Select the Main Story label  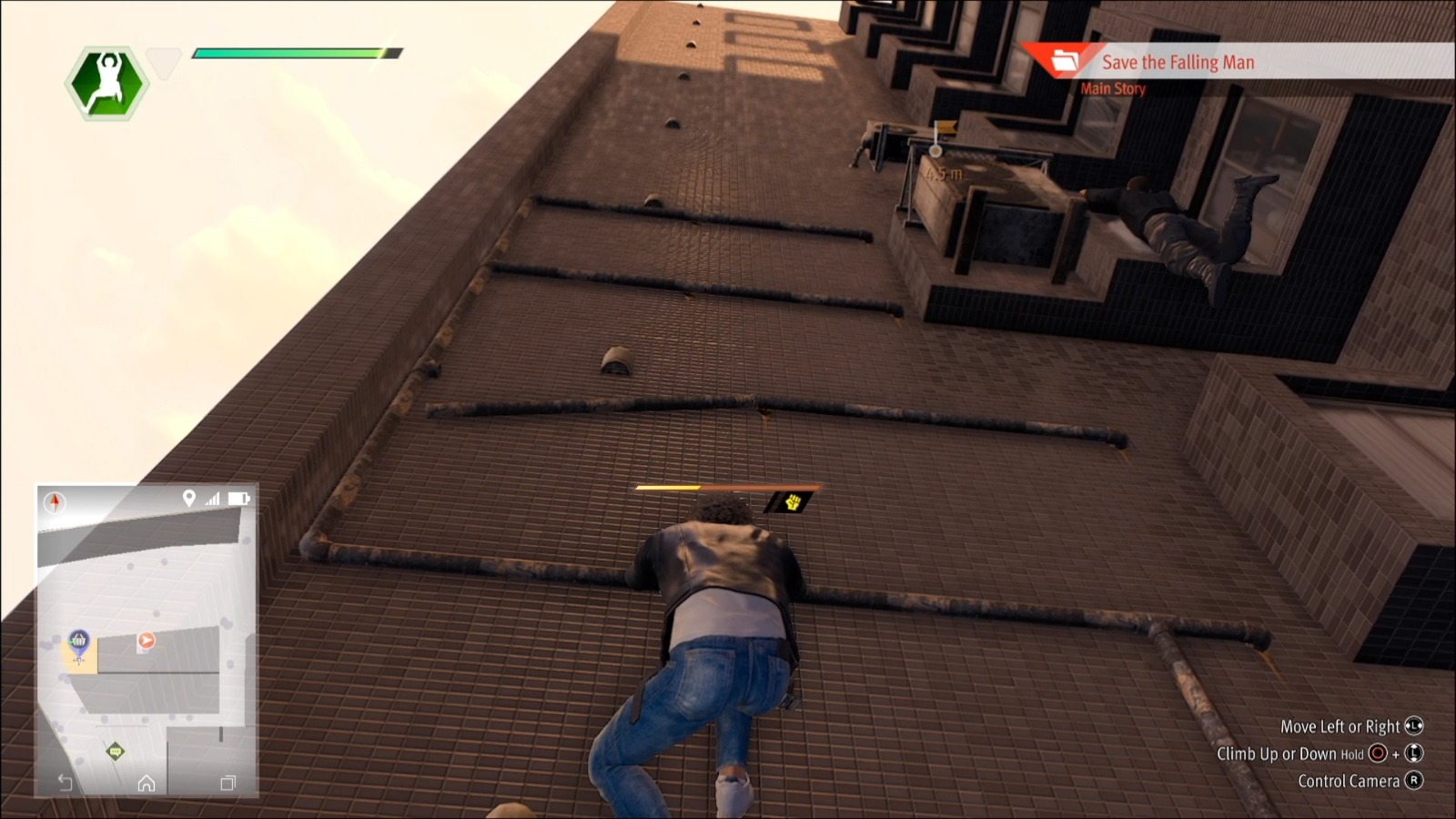[1113, 88]
